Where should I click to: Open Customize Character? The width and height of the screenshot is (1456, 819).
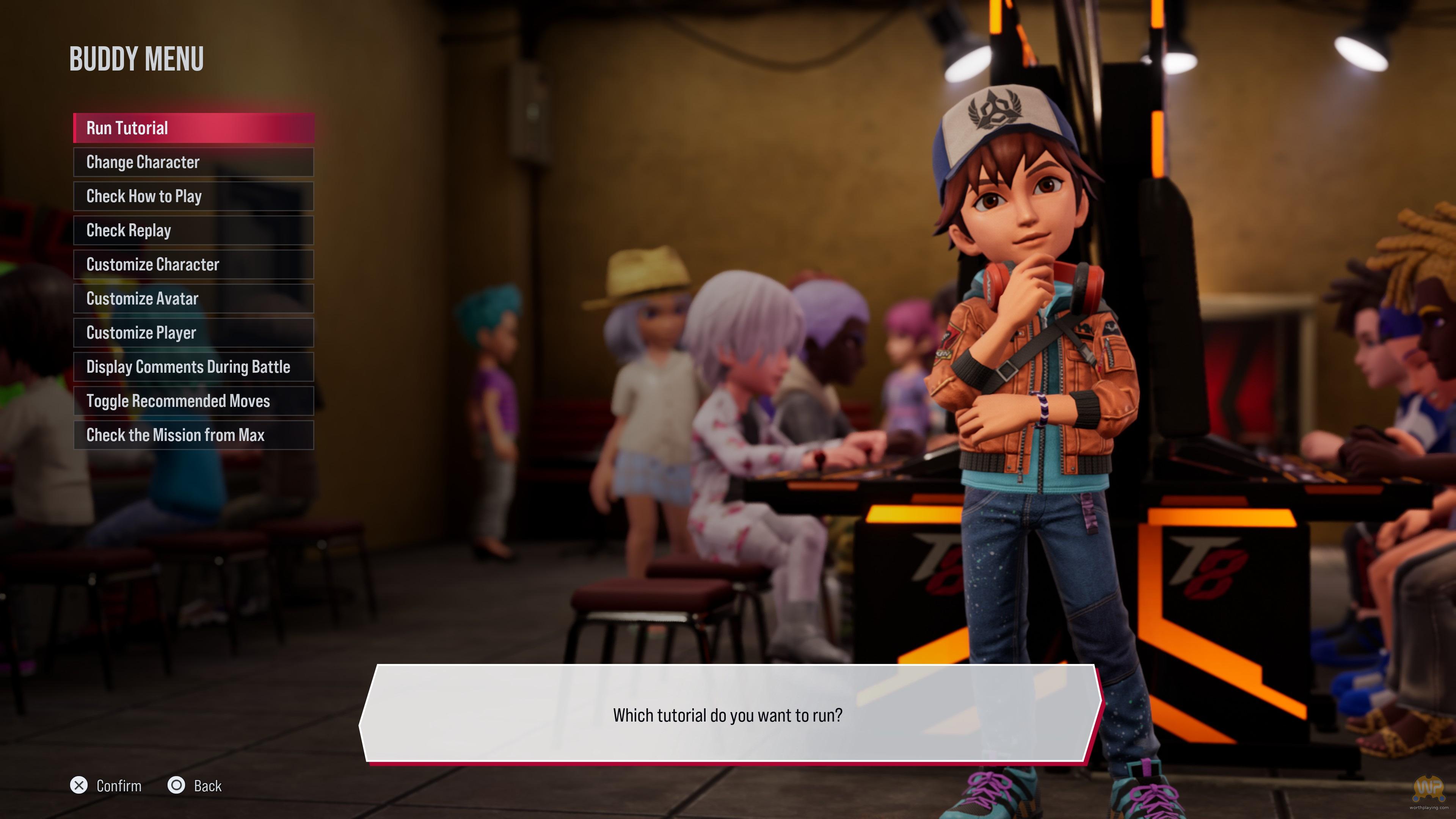193,265
